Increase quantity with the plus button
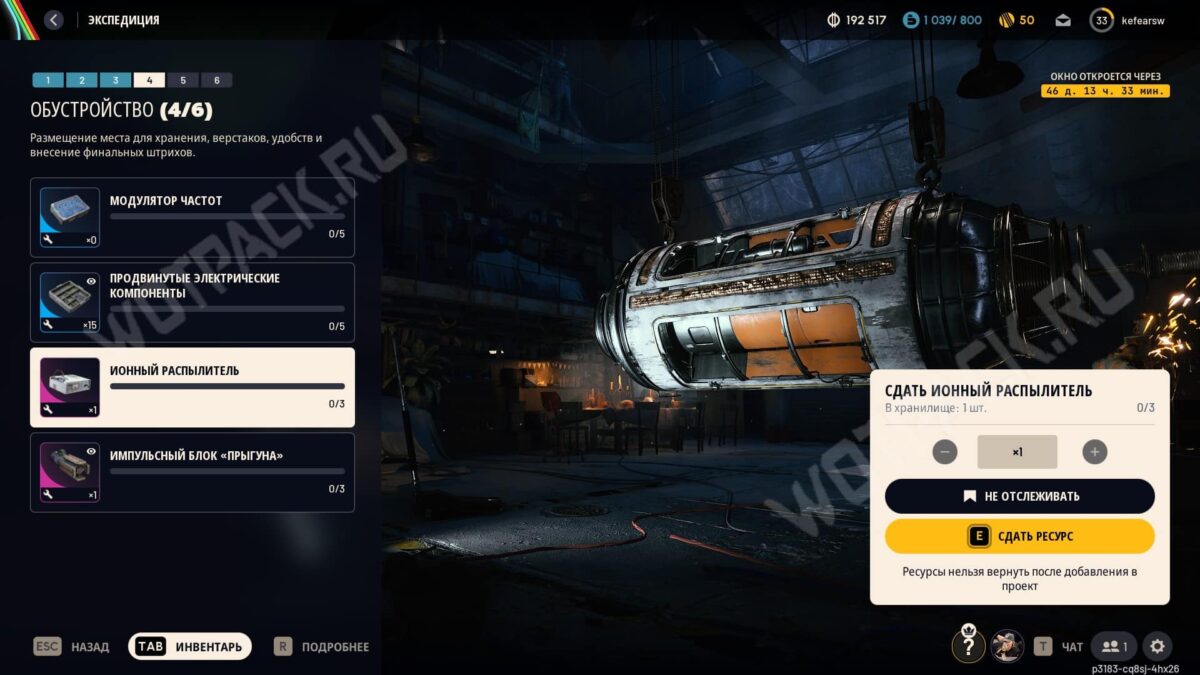1200x675 pixels. pyautogui.click(x=1095, y=452)
